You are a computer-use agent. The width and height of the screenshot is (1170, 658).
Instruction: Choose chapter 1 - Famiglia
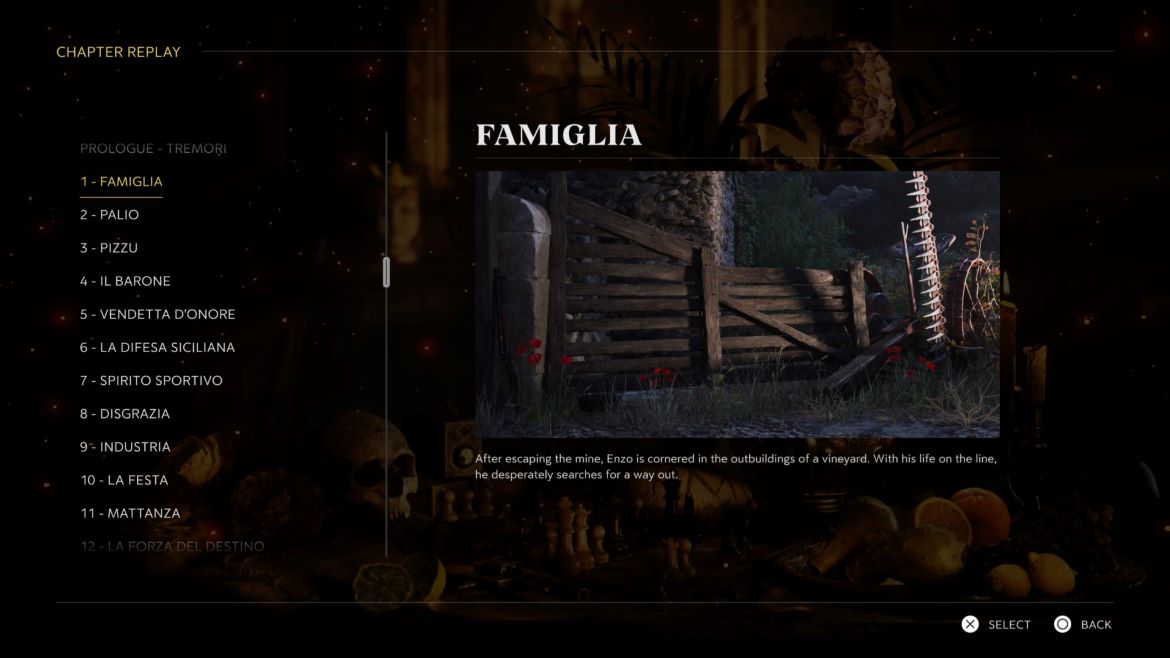(121, 181)
